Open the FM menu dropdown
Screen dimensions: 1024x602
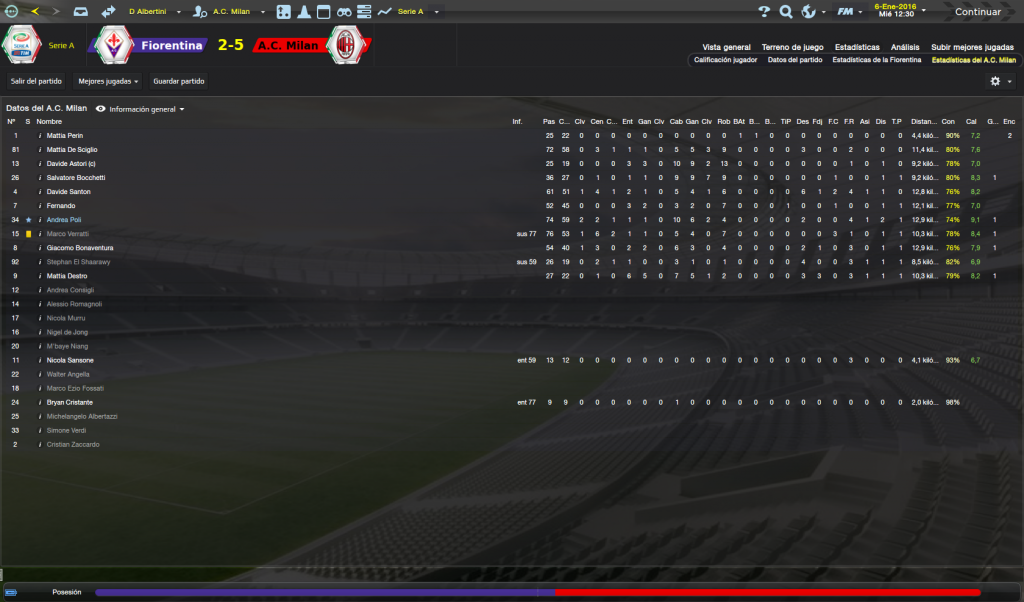pos(850,12)
